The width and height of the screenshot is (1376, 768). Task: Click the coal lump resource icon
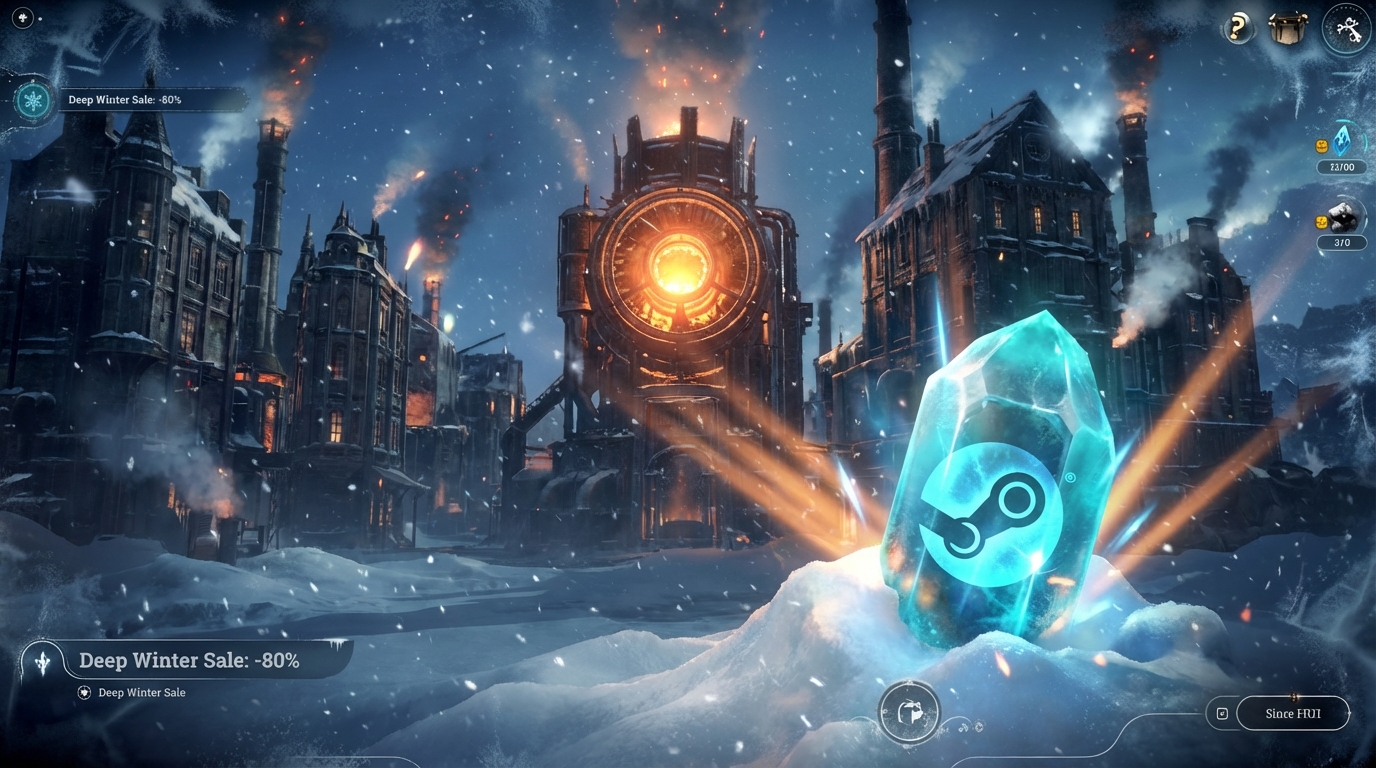click(1344, 215)
